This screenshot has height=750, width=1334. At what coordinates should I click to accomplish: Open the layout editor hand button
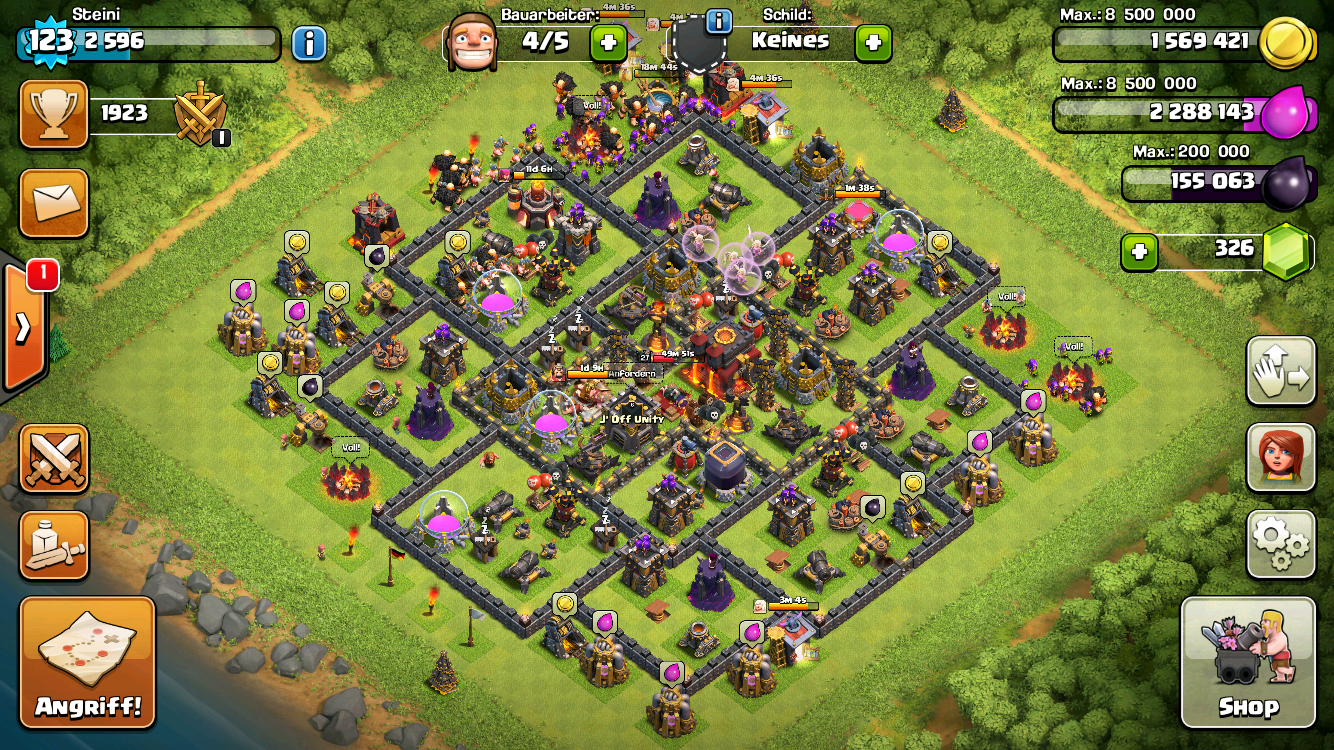click(1280, 371)
